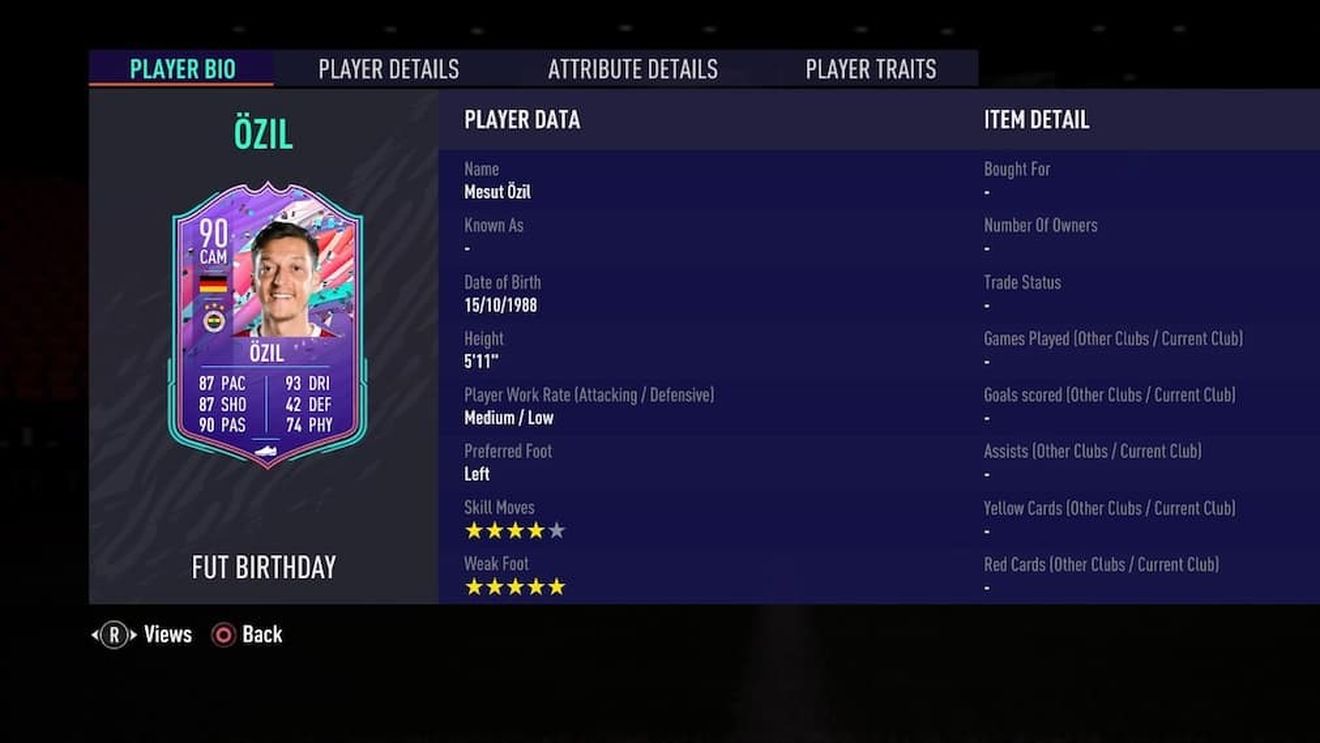Click the four-star Skill Moves rating row
Image resolution: width=1320 pixels, height=743 pixels.
click(x=514, y=530)
